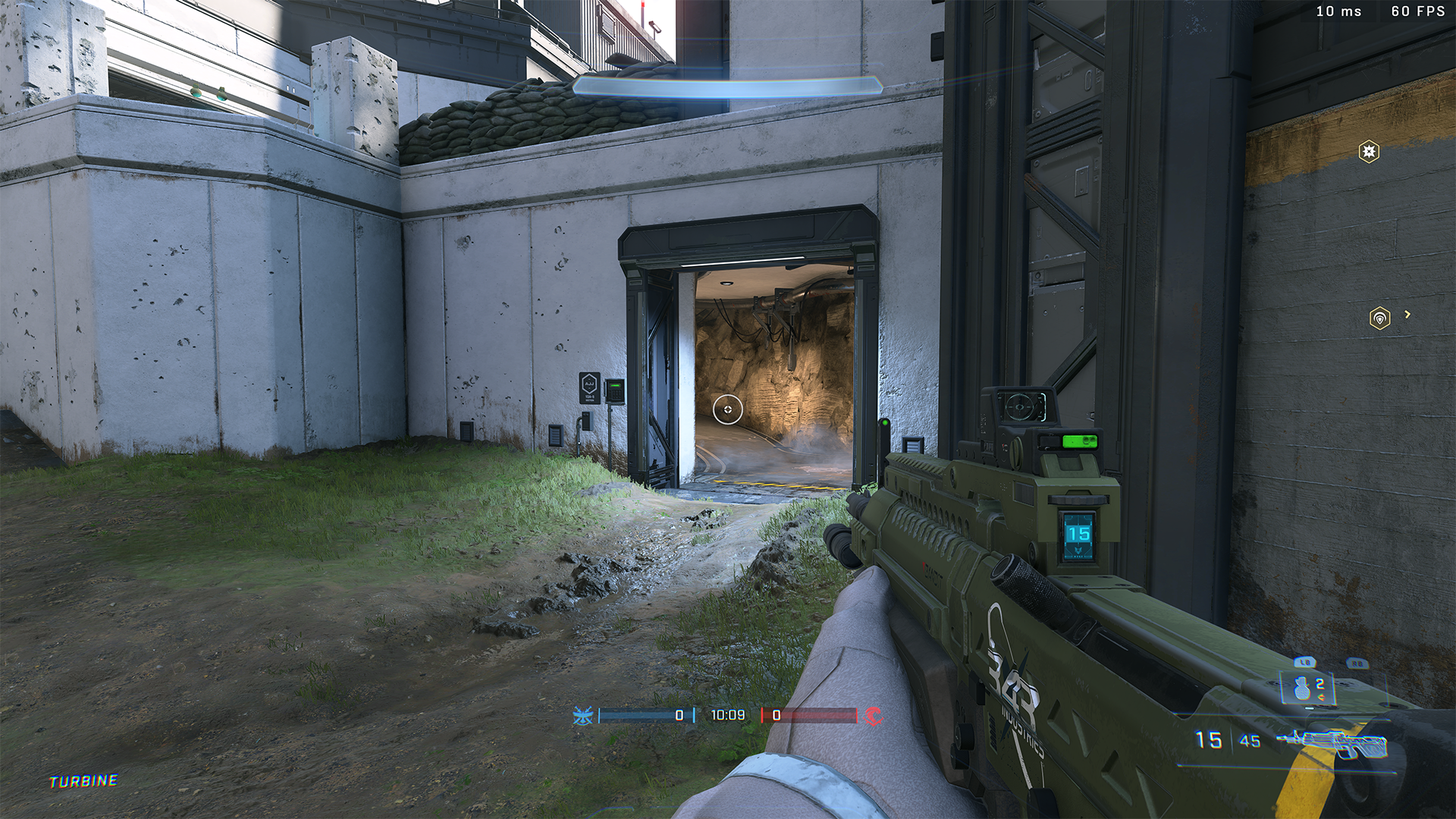Image resolution: width=1456 pixels, height=819 pixels.
Task: Select the starburst hexagon waypoint marker
Action: click(x=1369, y=152)
